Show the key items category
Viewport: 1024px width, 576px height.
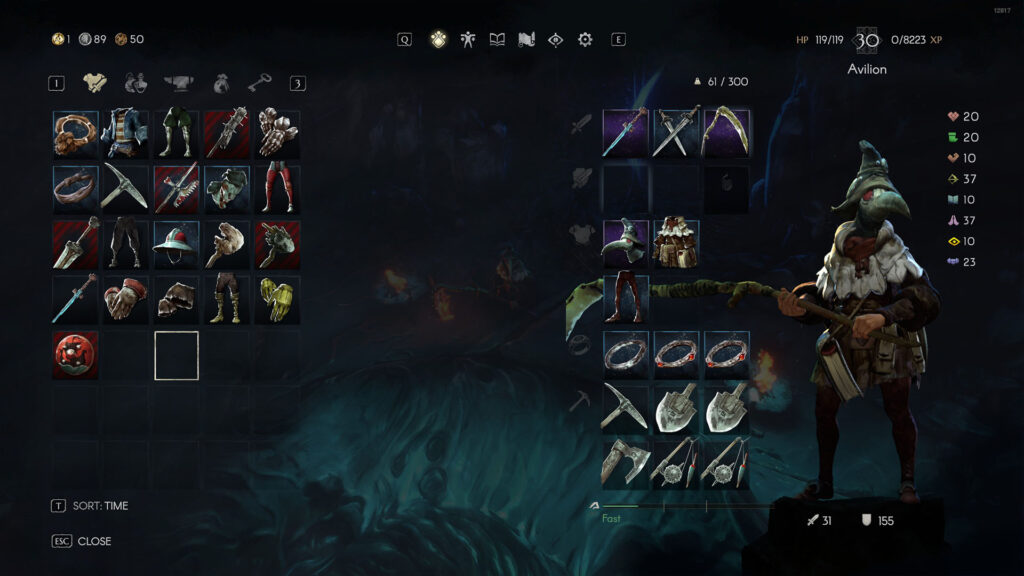tap(258, 83)
